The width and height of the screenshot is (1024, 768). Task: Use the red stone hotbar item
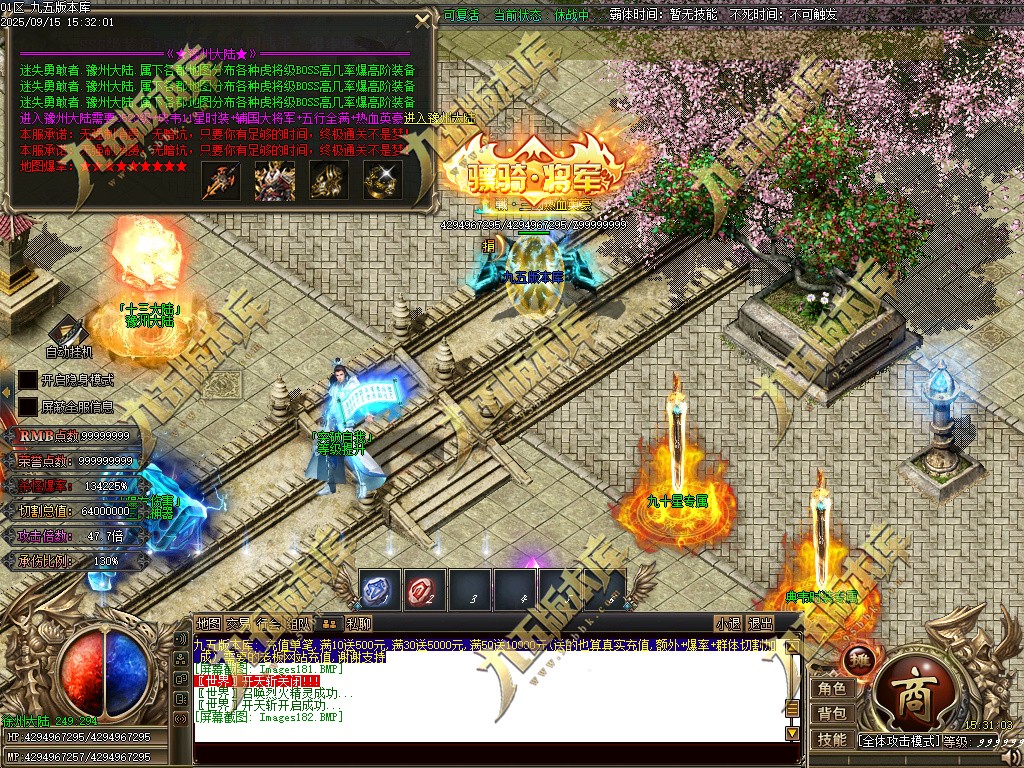point(424,590)
